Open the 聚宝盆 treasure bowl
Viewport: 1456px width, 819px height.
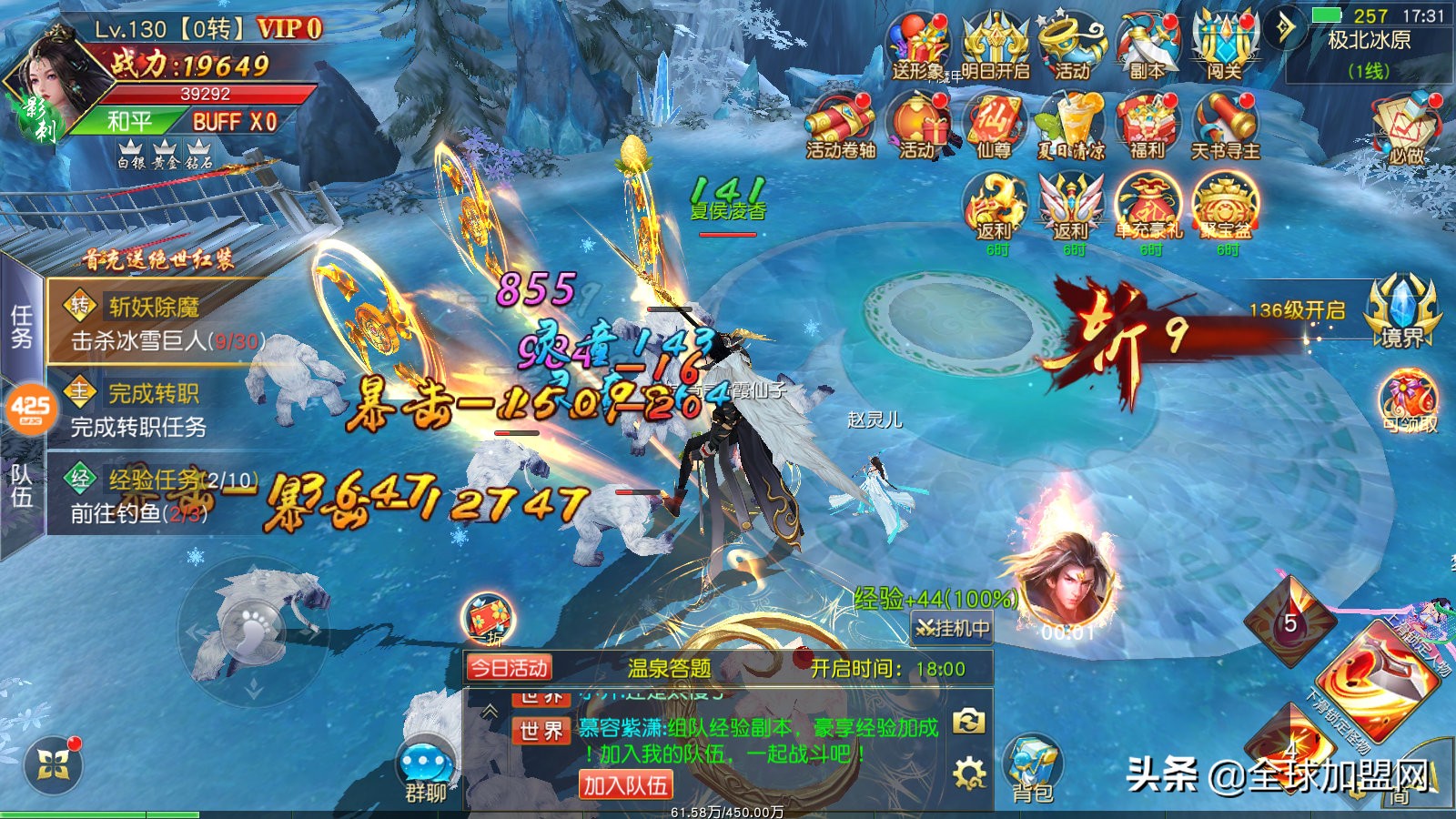[1226, 207]
